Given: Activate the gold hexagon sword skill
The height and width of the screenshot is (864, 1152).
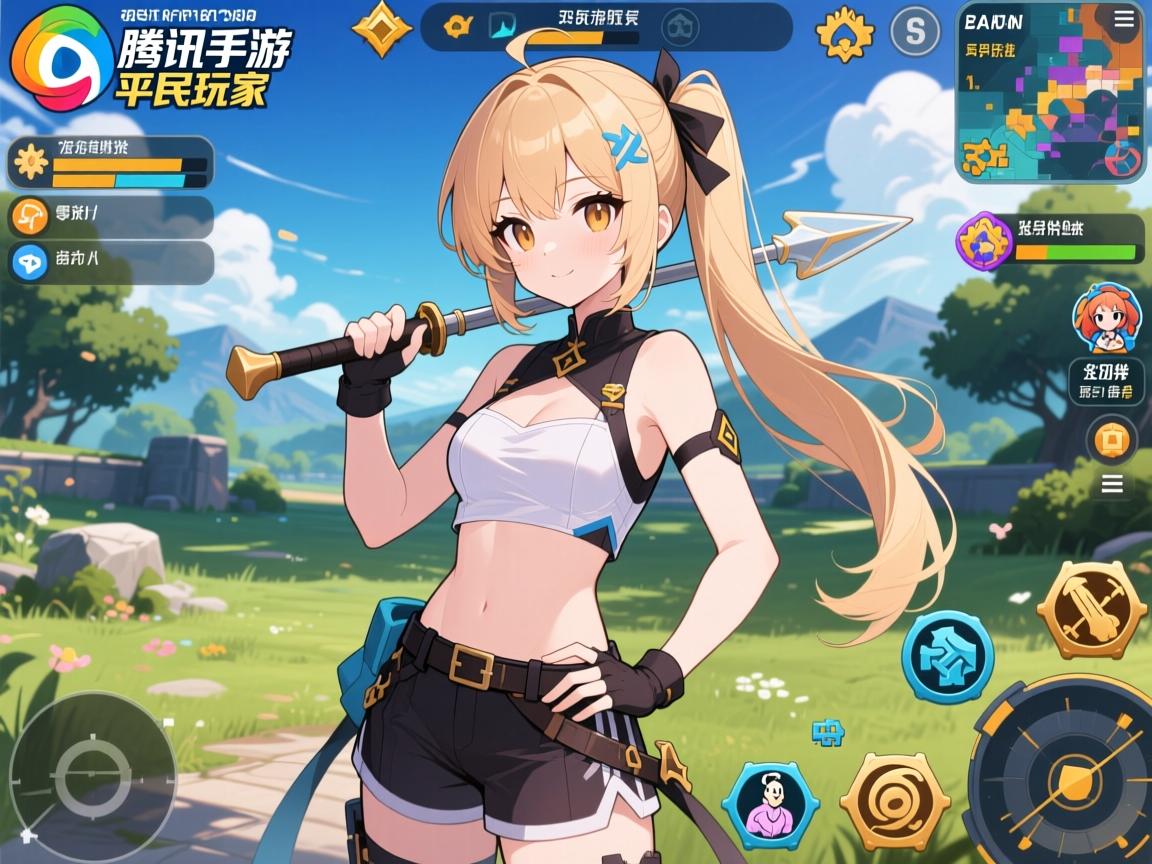Looking at the screenshot, I should tap(1091, 608).
